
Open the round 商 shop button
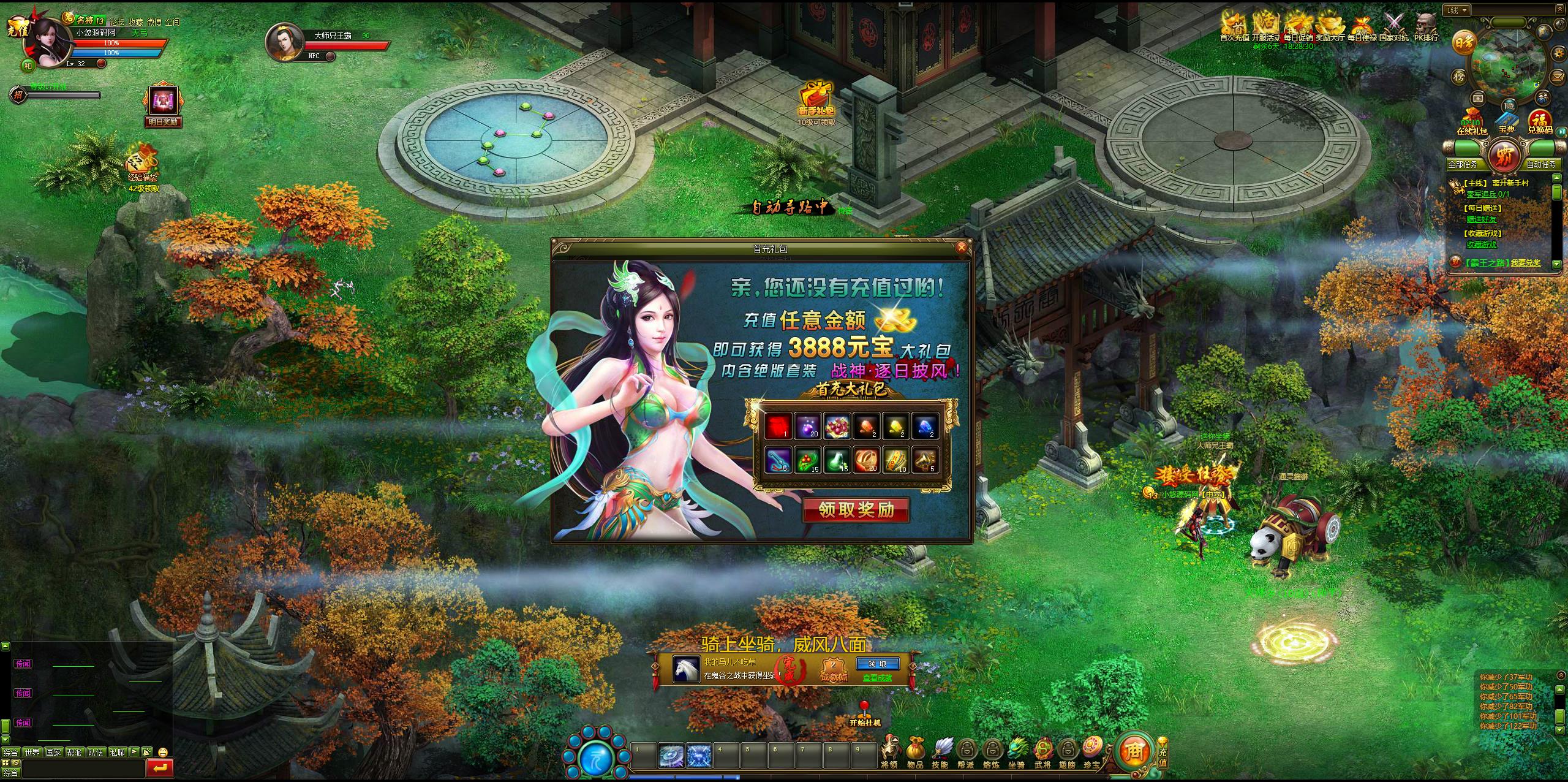coord(1134,751)
